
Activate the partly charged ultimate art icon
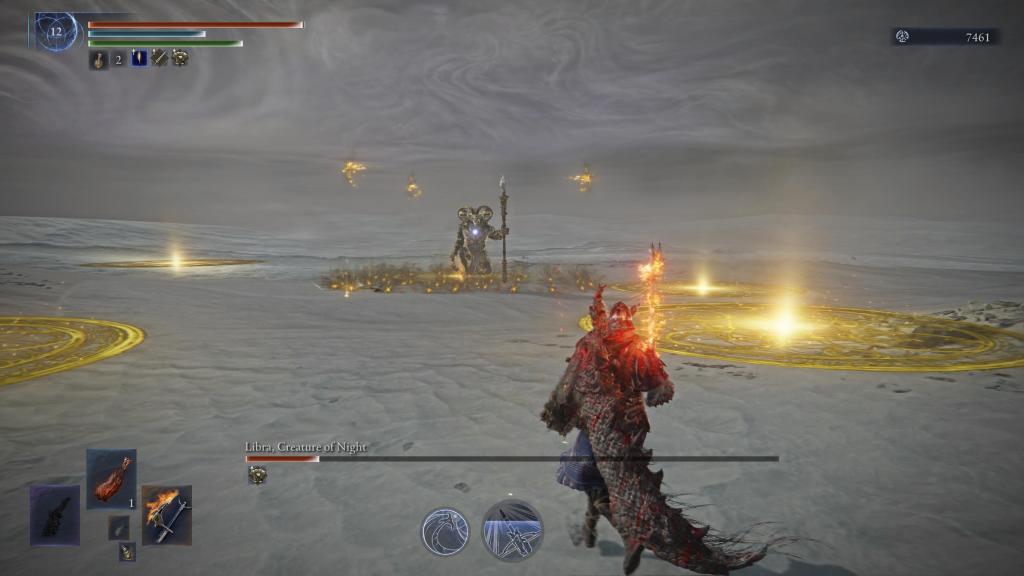[x=512, y=530]
